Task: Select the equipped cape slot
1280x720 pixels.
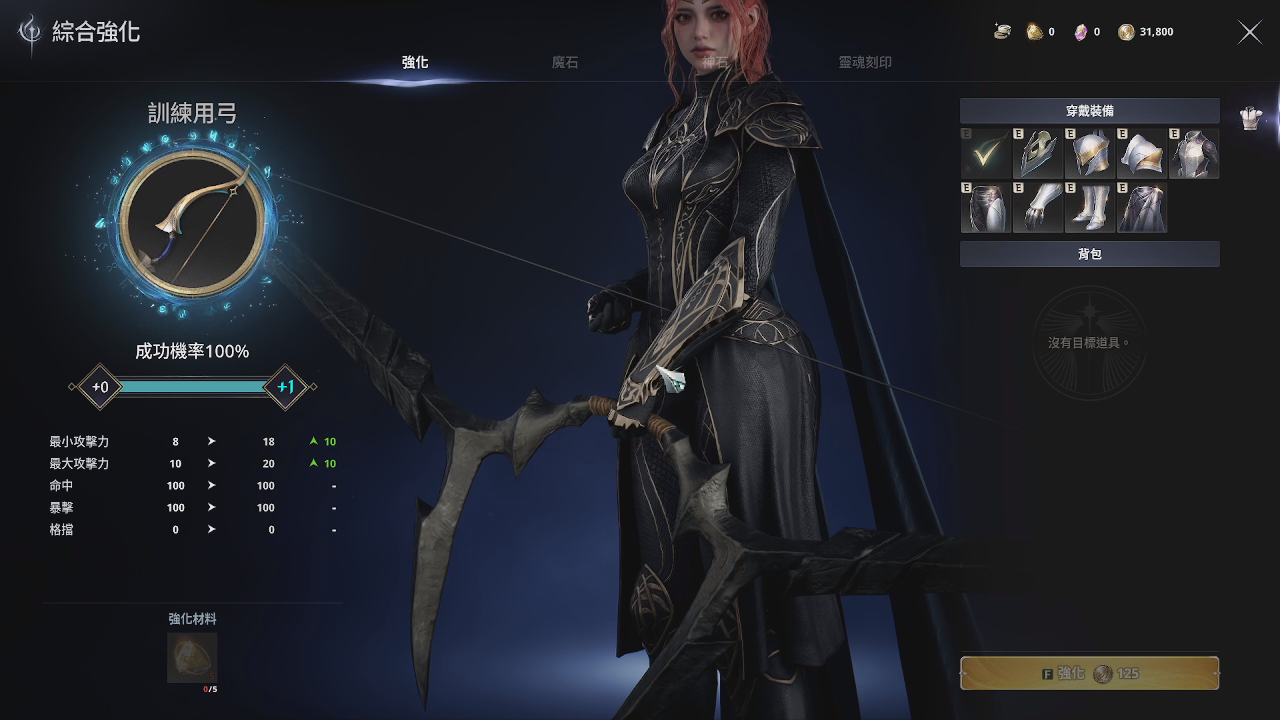Action: click(x=1141, y=207)
